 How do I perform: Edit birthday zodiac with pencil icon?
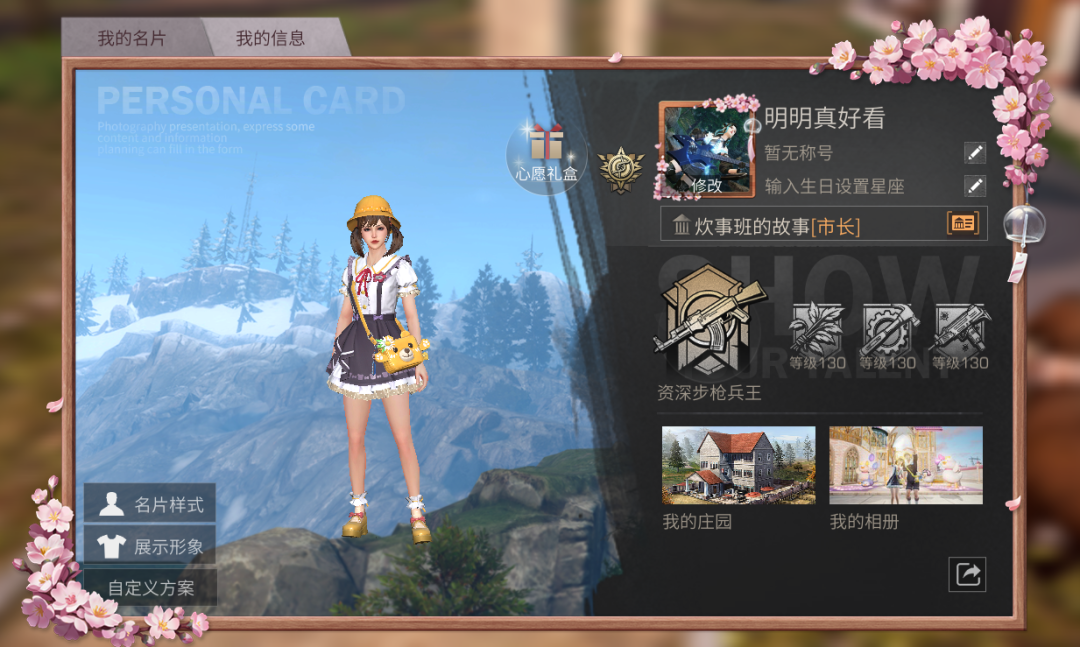974,186
